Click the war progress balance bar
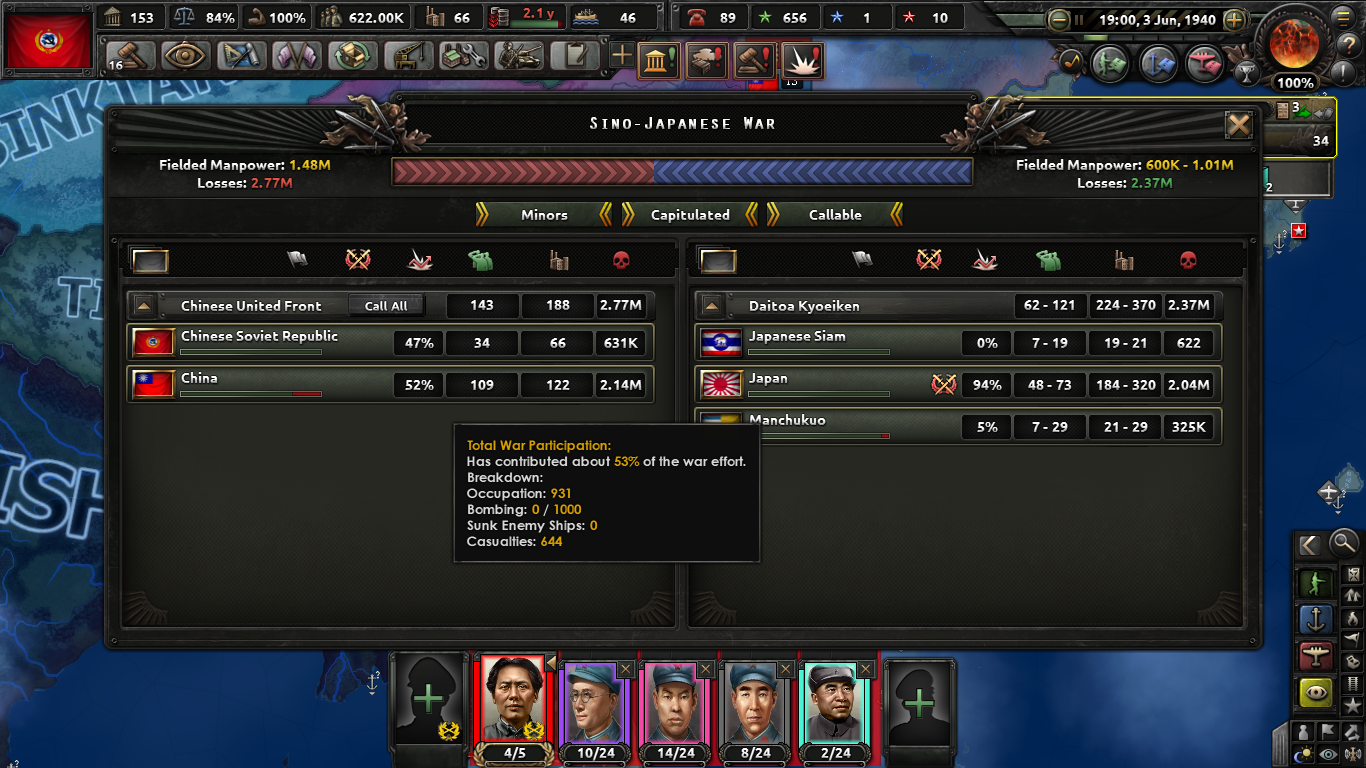Screen dimensions: 1366x768 683,172
